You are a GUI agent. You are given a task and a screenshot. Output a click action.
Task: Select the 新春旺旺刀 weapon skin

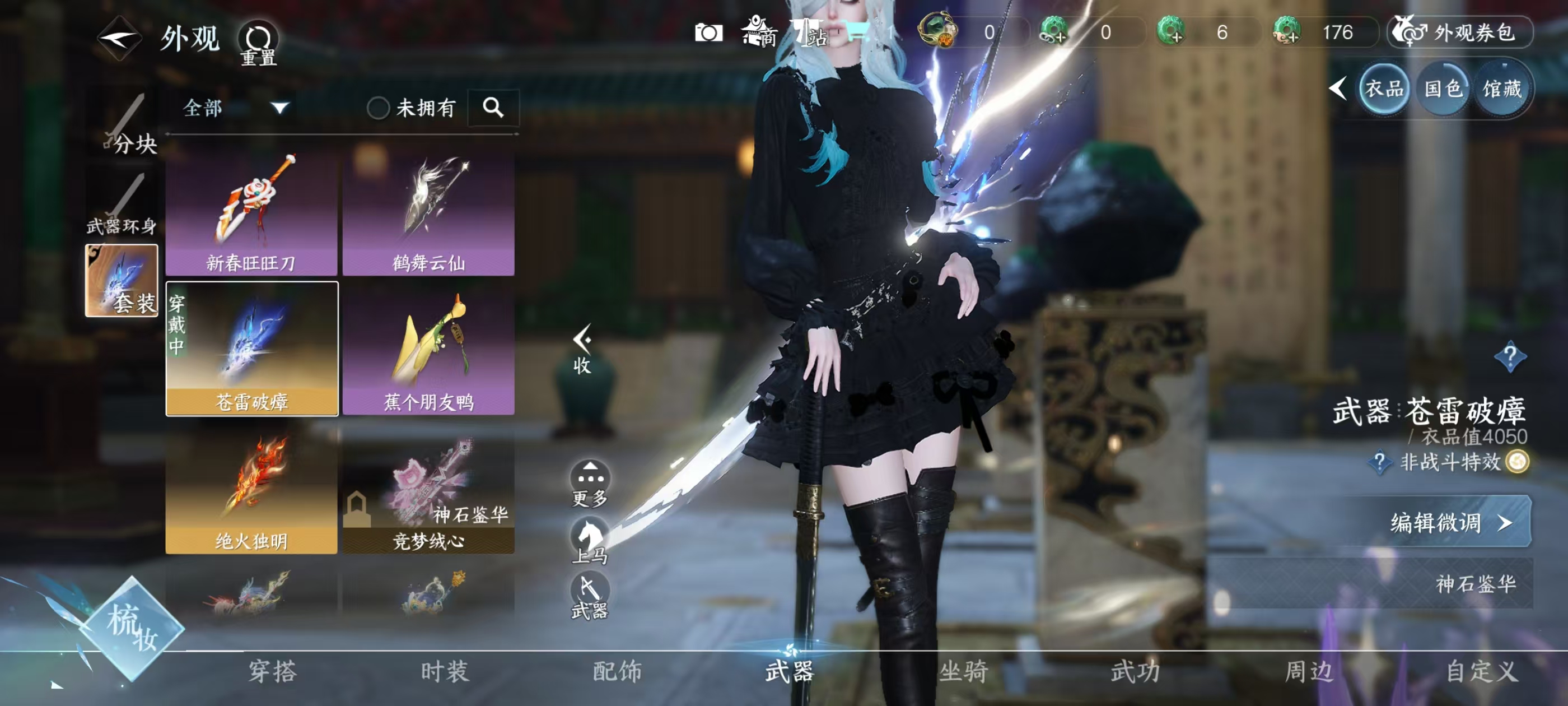(x=251, y=213)
